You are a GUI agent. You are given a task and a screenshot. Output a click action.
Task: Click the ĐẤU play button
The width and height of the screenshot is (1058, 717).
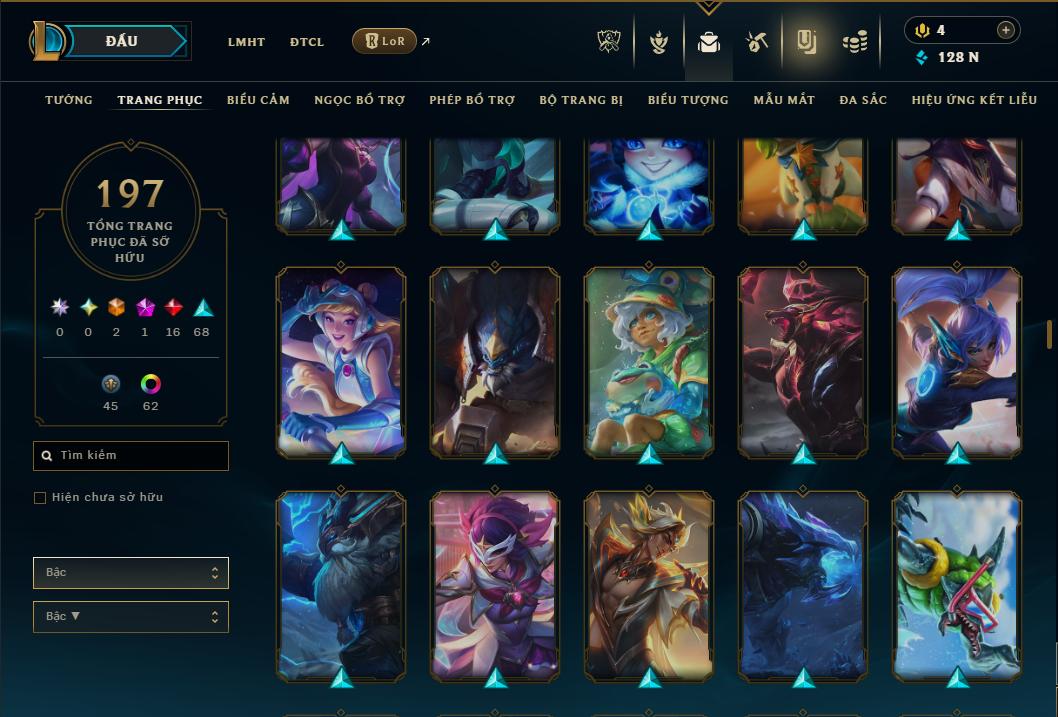click(121, 41)
